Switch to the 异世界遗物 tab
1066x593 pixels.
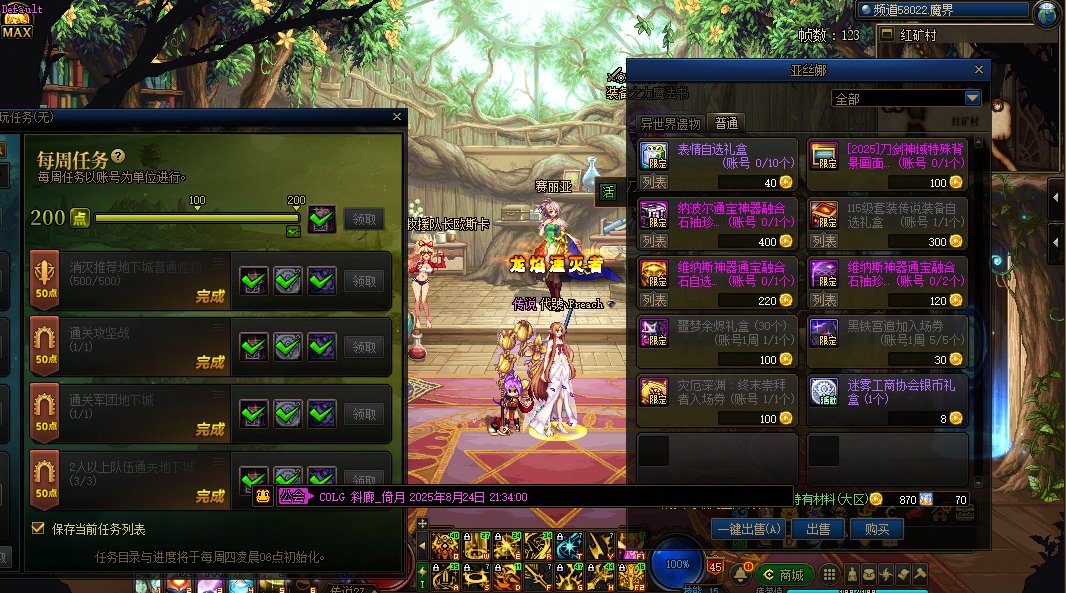pyautogui.click(x=670, y=124)
